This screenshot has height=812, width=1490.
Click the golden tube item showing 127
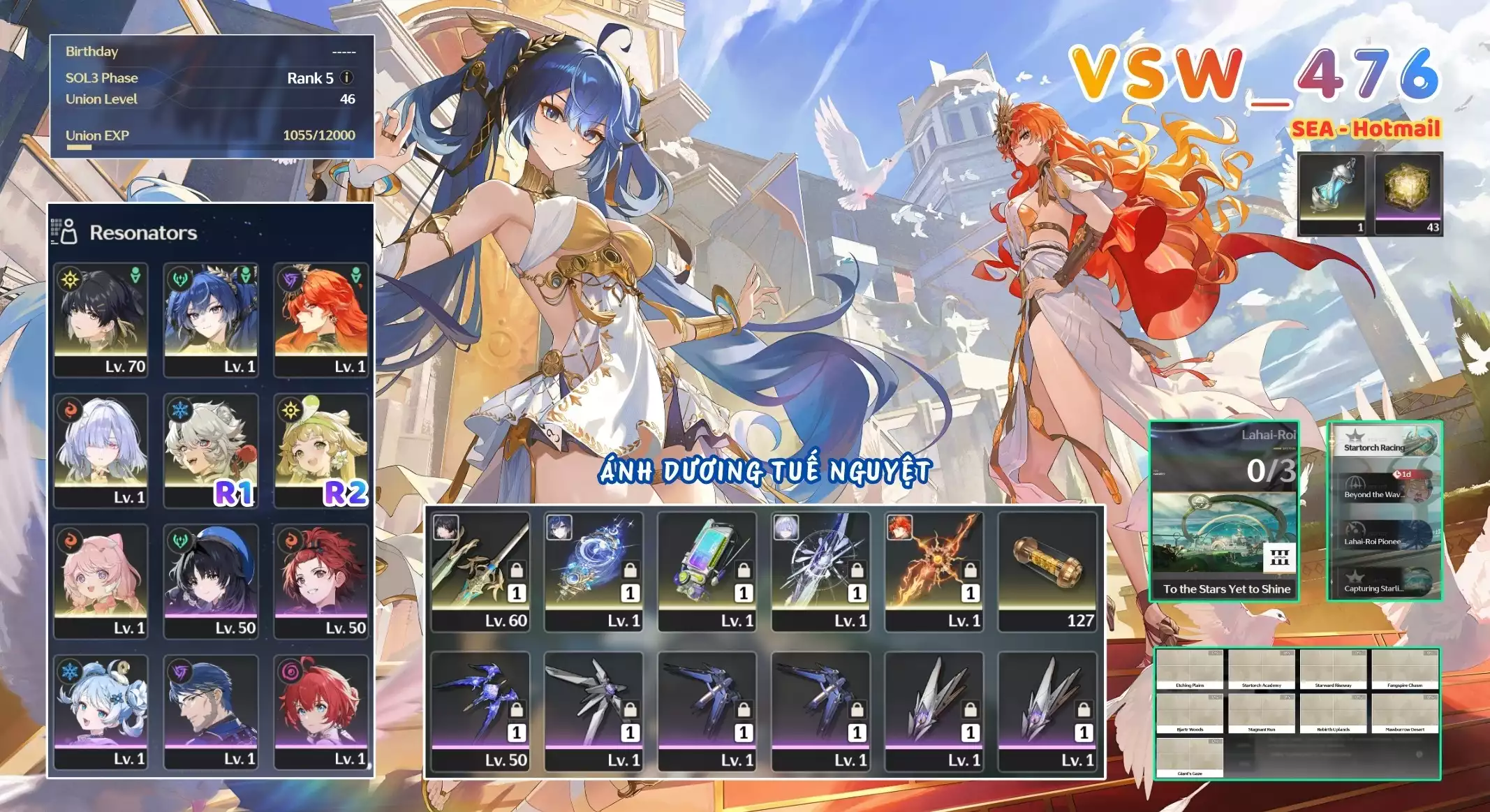[x=1047, y=571]
